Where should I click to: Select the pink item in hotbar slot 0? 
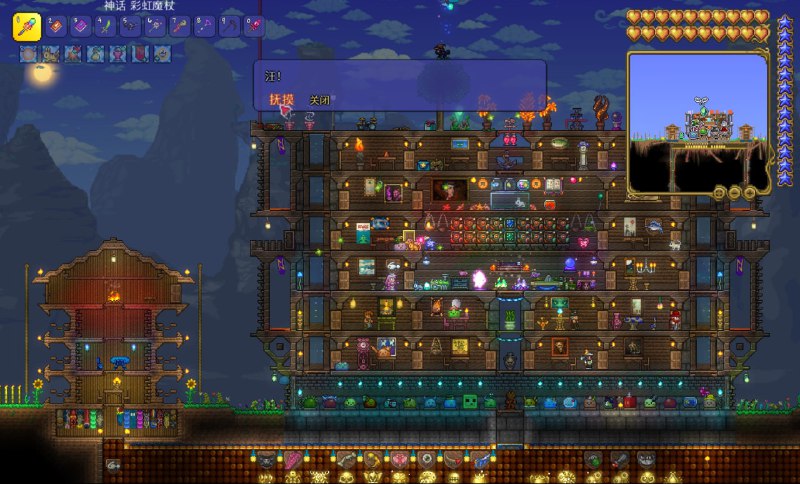254,27
